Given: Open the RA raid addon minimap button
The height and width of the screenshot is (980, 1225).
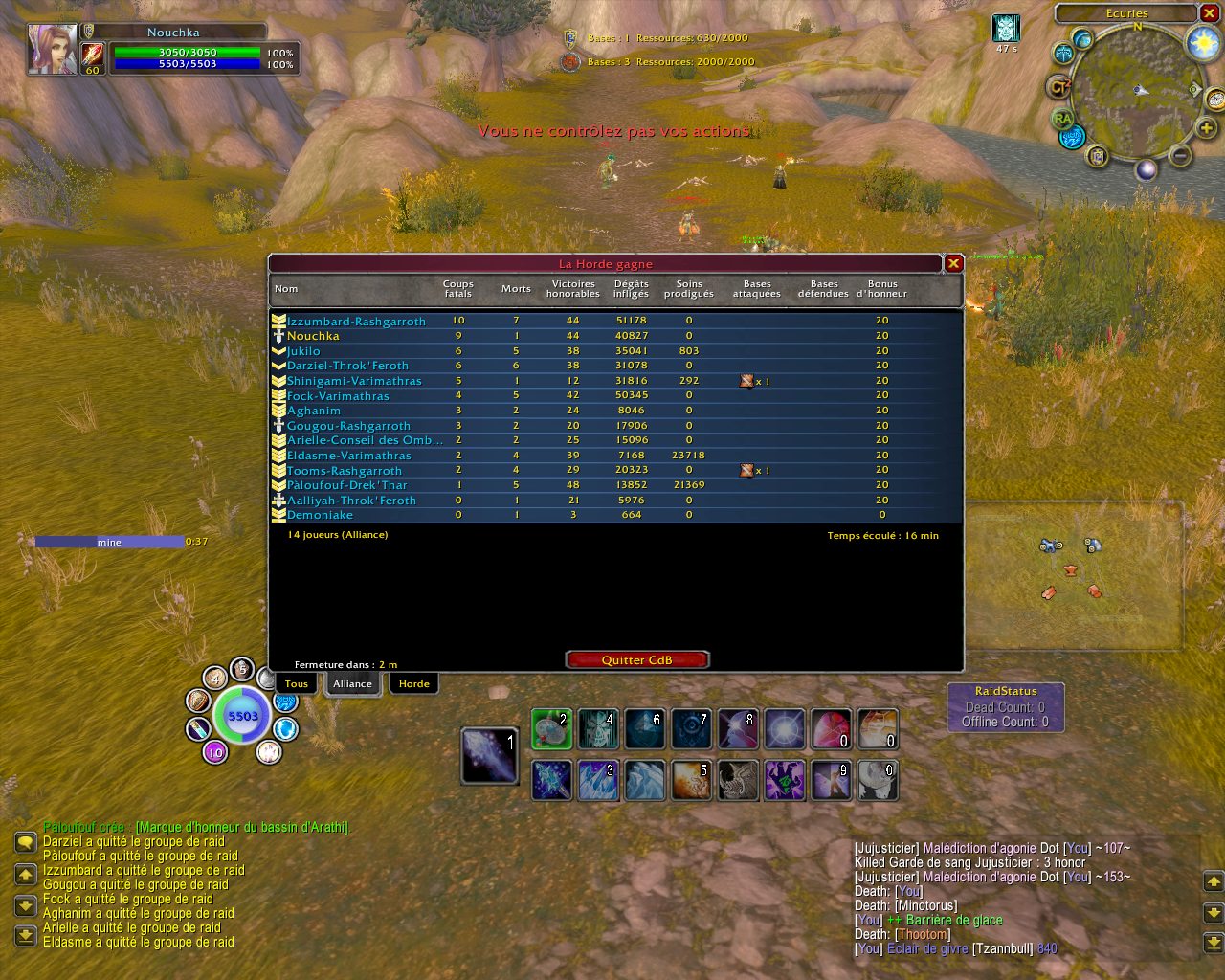Looking at the screenshot, I should (1062, 119).
